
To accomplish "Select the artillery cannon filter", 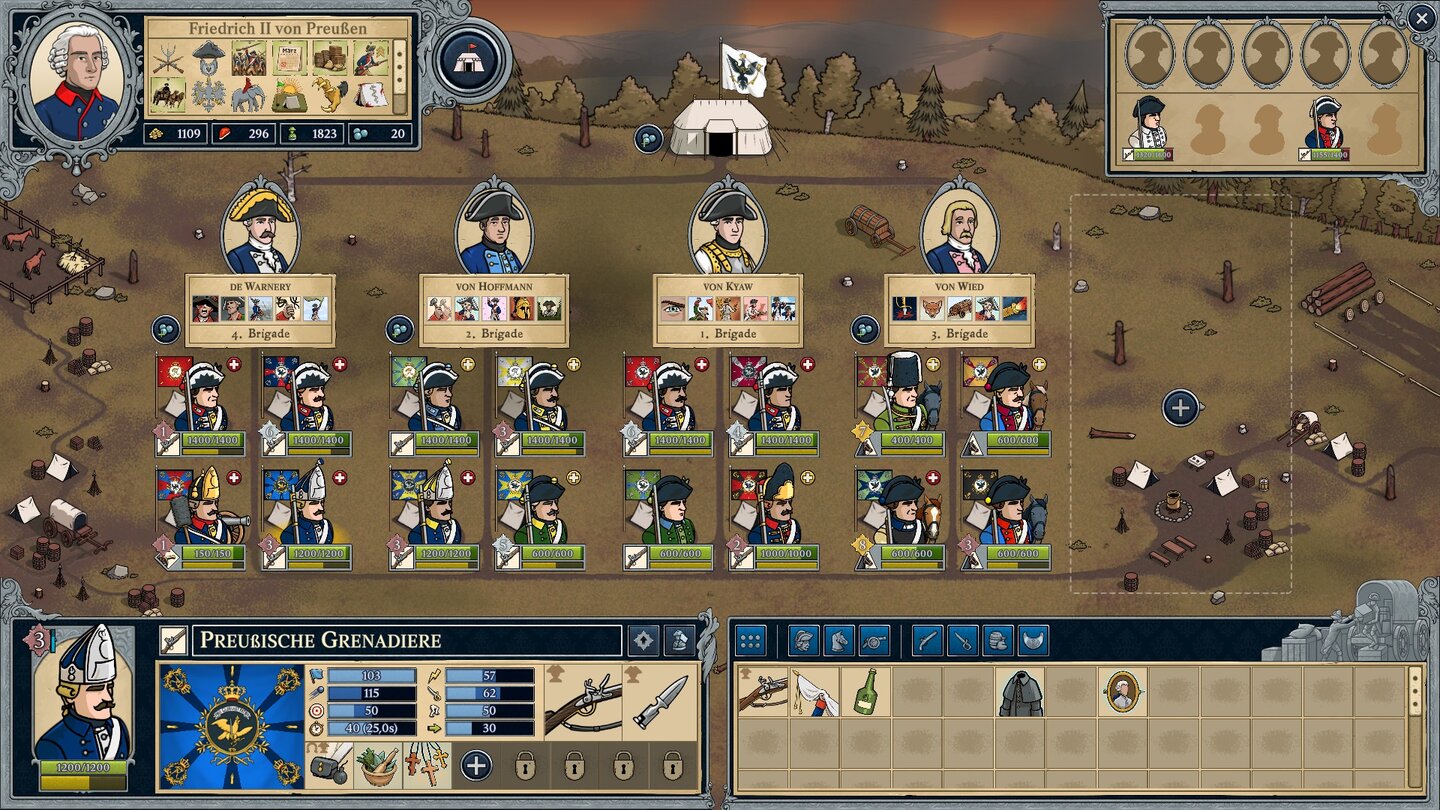I will tap(873, 640).
